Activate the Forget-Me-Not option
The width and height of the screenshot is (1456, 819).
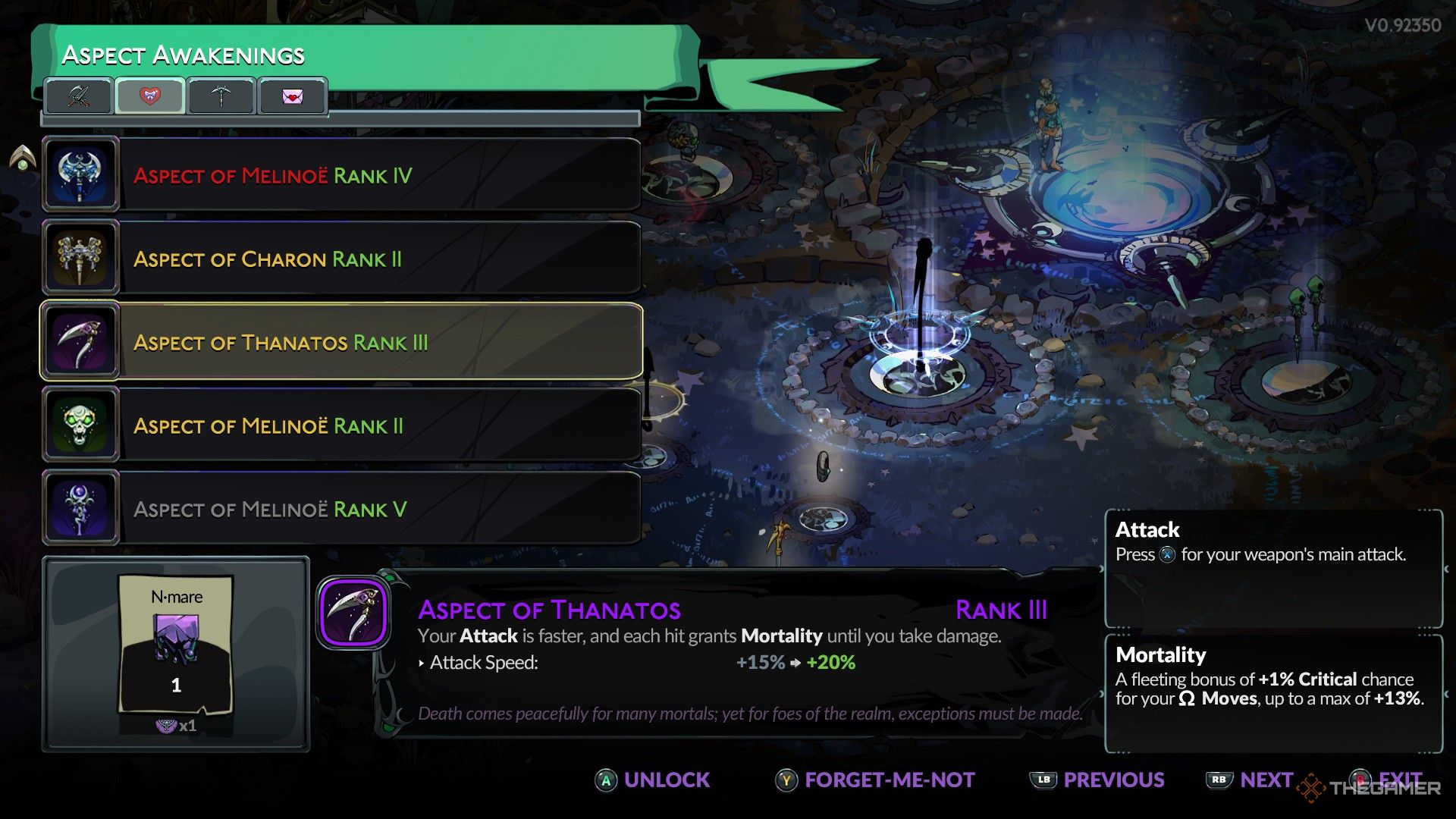pos(875,780)
